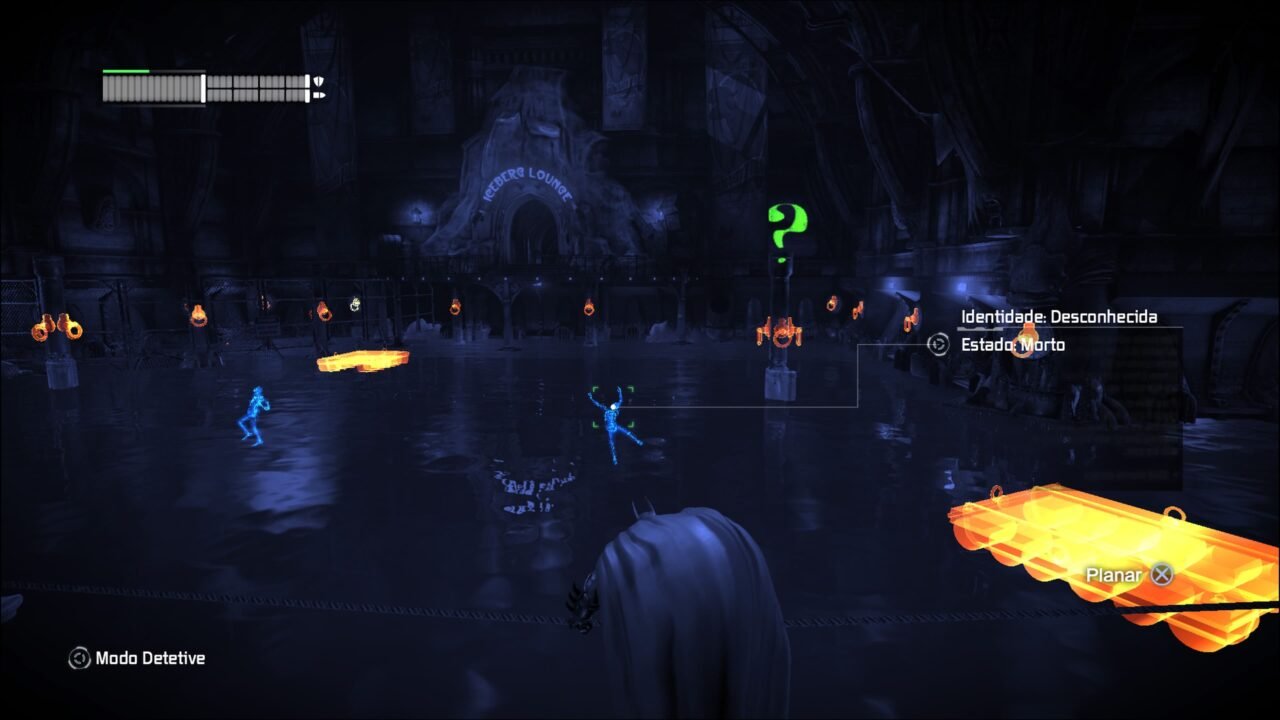Click the X button icon beside Planar

(x=1160, y=575)
